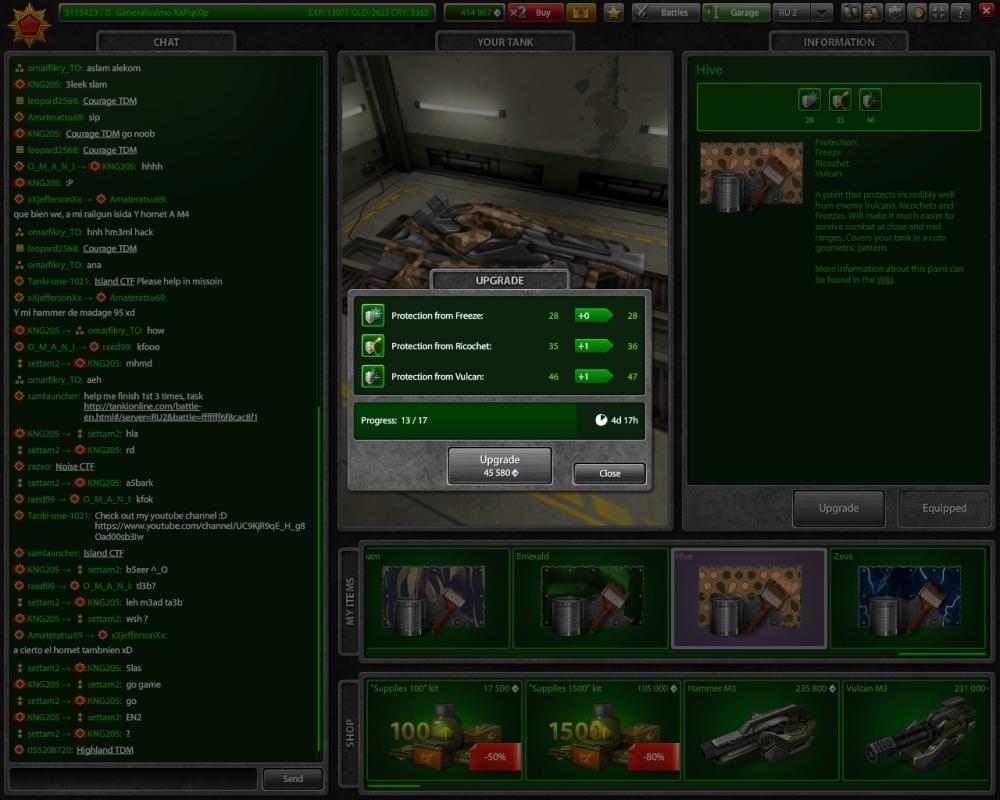Choose the Hammer M3 shop item

(762, 732)
